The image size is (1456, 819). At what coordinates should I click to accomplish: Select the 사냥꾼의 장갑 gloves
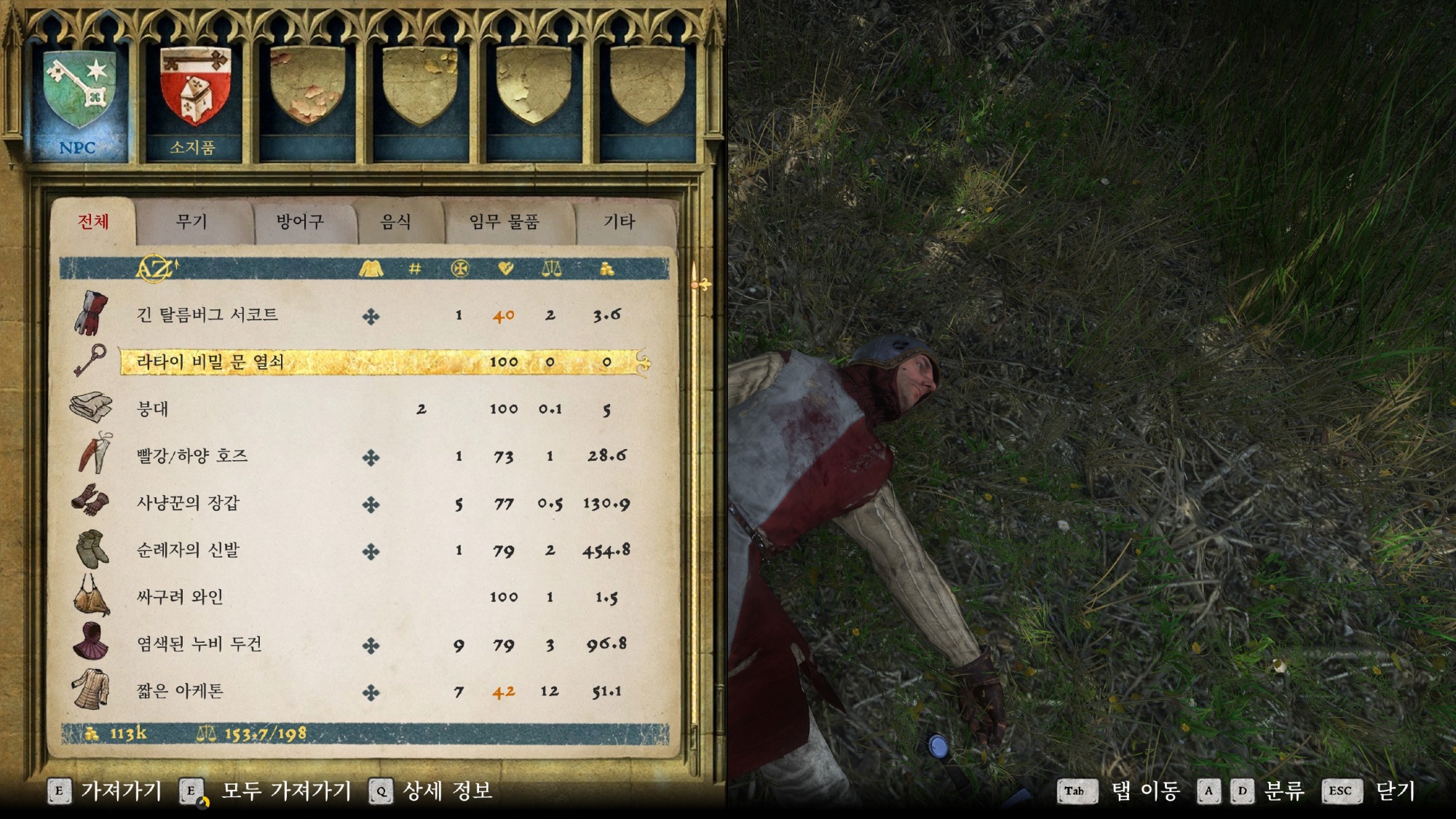click(x=188, y=503)
